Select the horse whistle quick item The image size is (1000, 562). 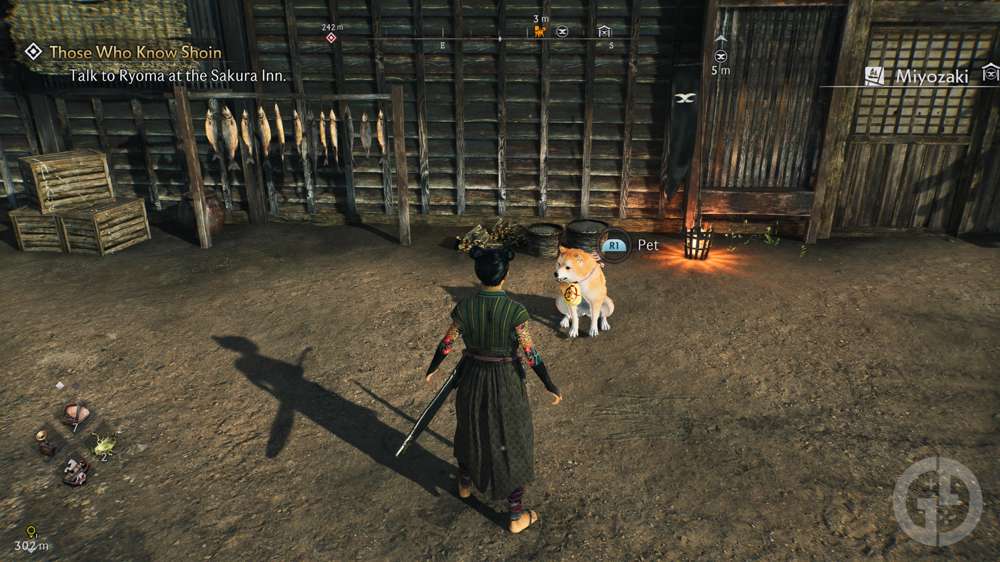coord(75,470)
